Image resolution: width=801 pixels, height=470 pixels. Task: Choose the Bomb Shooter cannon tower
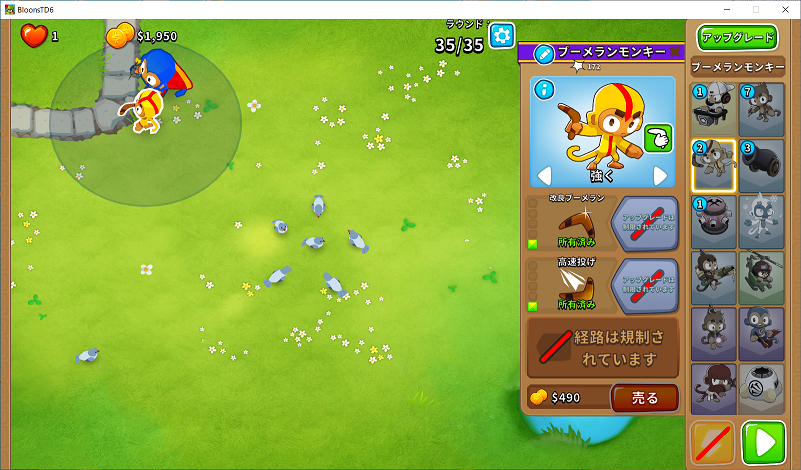pyautogui.click(x=762, y=165)
